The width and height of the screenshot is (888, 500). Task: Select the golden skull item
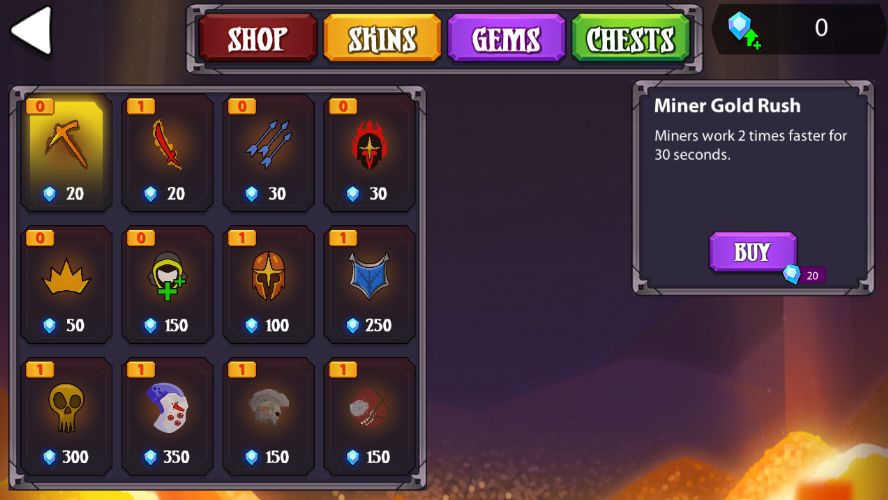[x=67, y=416]
